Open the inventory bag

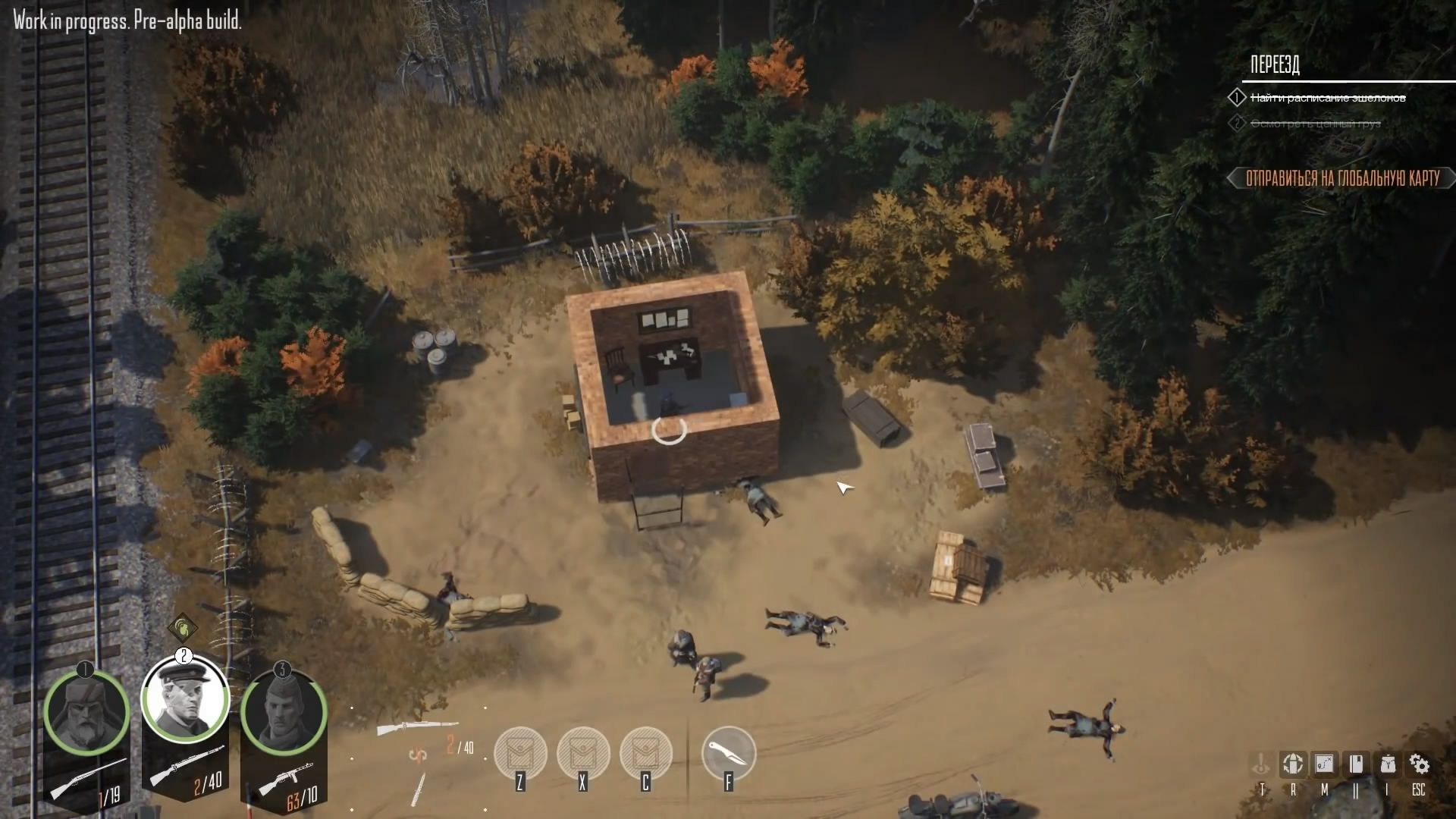click(x=1388, y=764)
